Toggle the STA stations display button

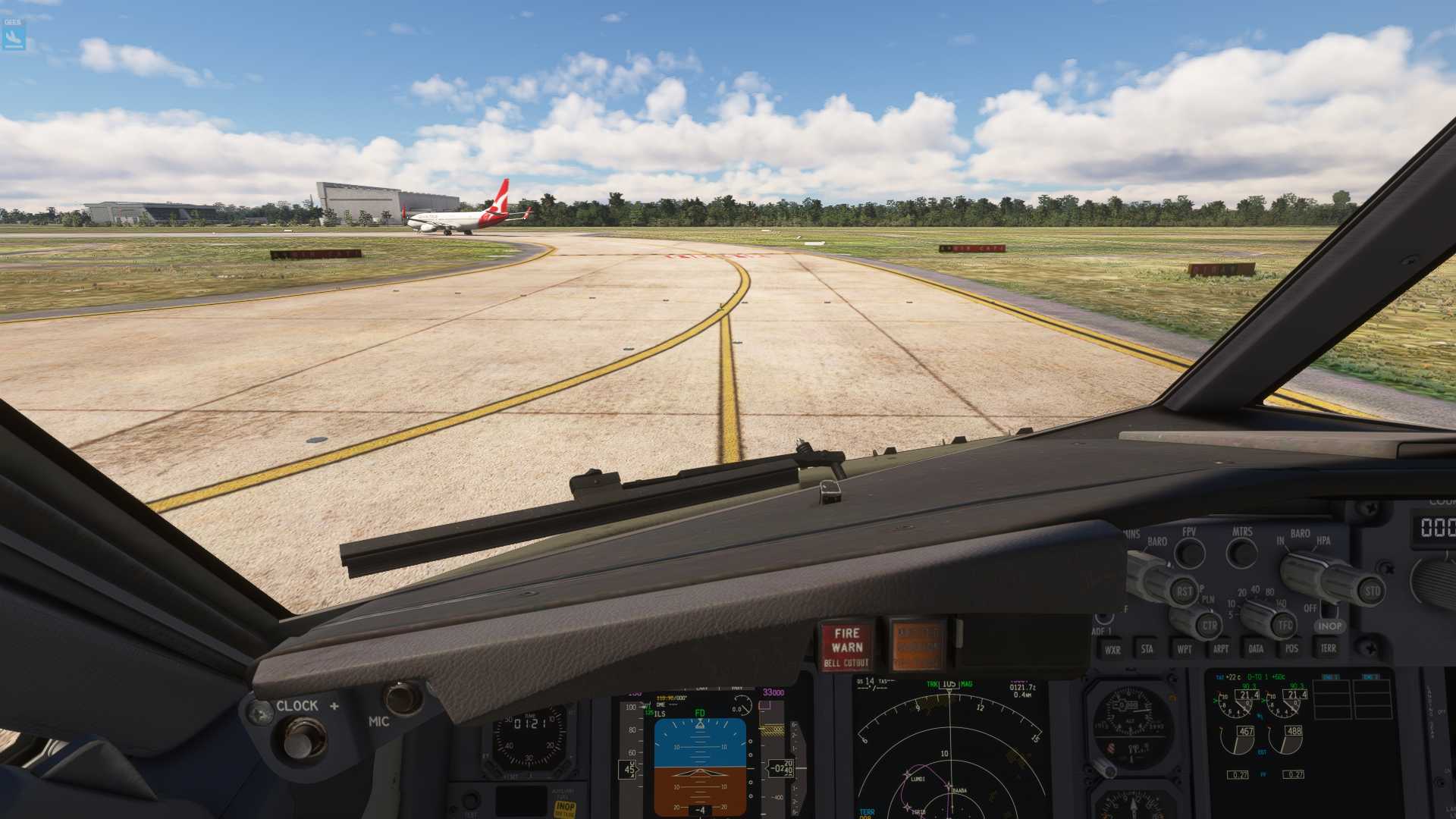coord(1147,649)
